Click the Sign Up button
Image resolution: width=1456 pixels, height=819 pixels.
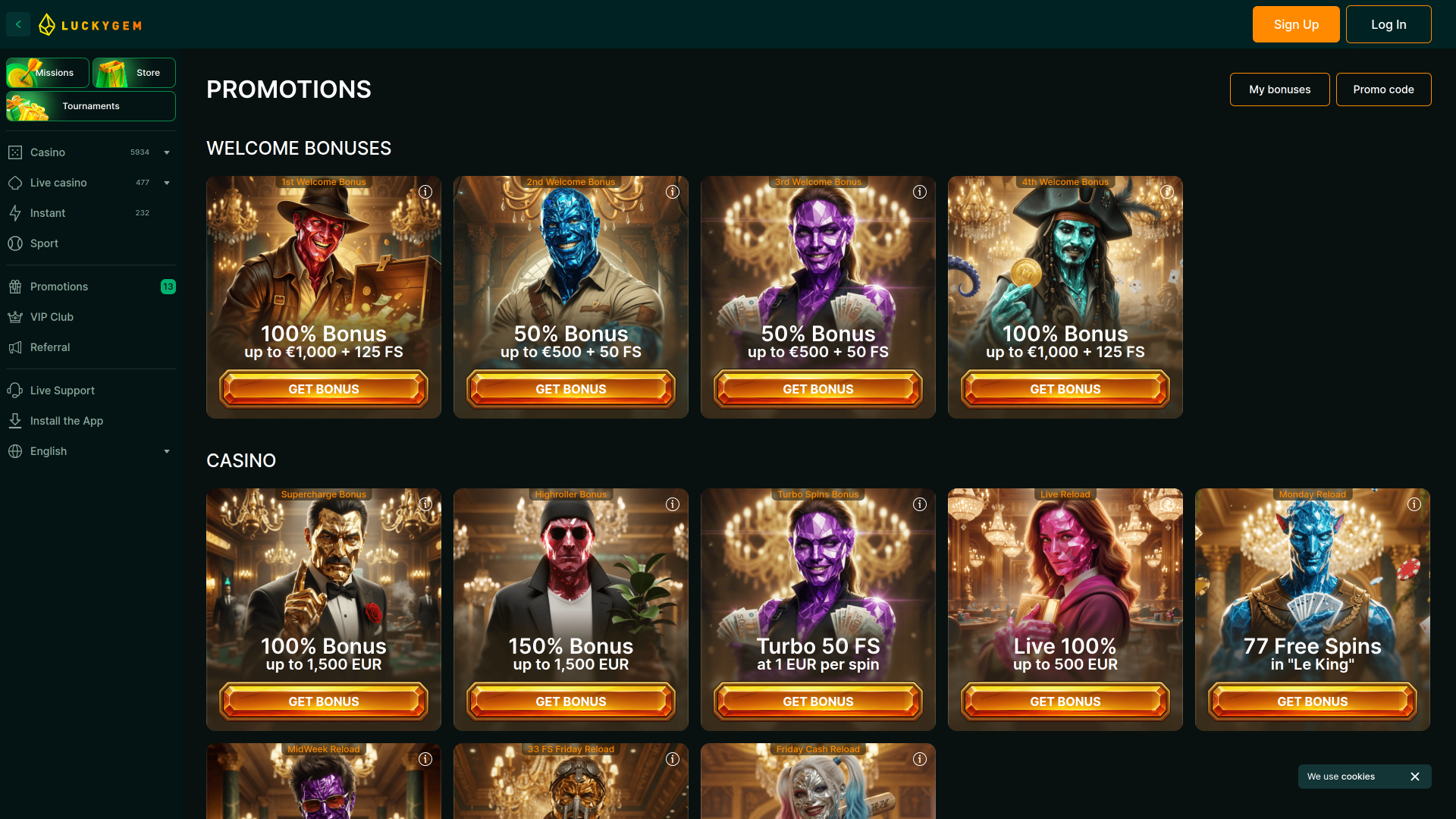(1295, 24)
